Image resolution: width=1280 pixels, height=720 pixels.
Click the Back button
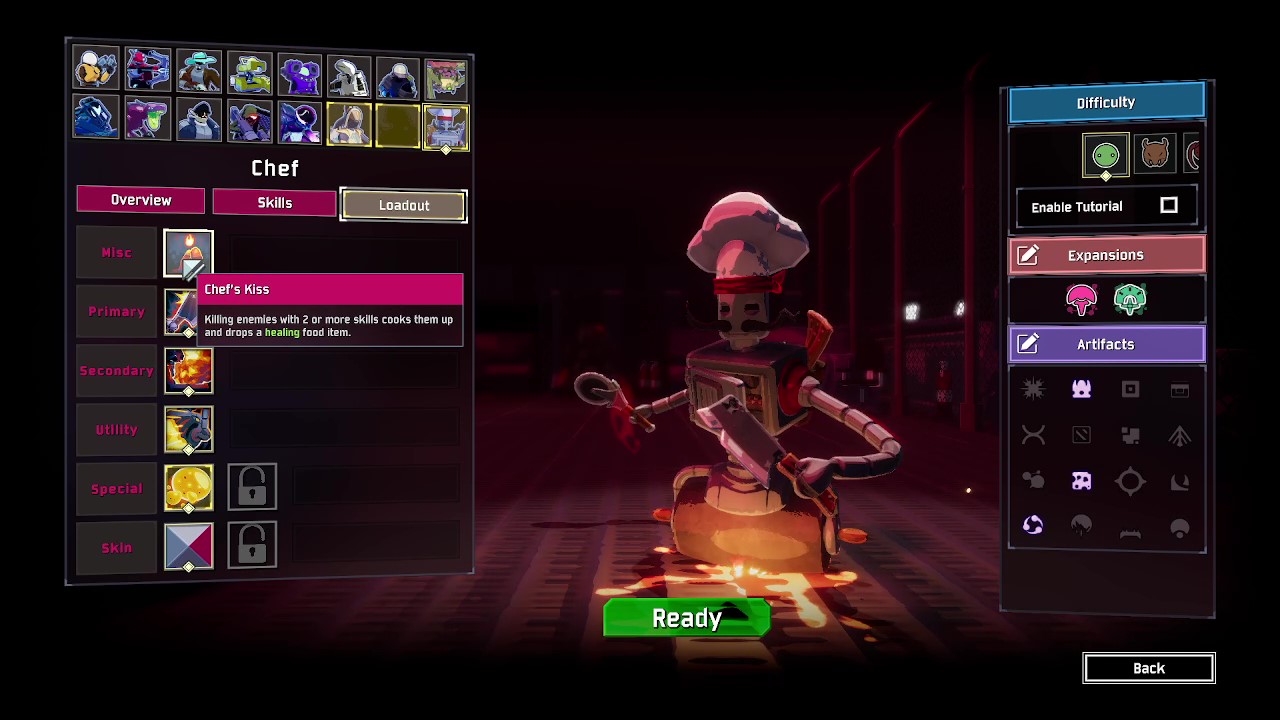coord(1148,668)
